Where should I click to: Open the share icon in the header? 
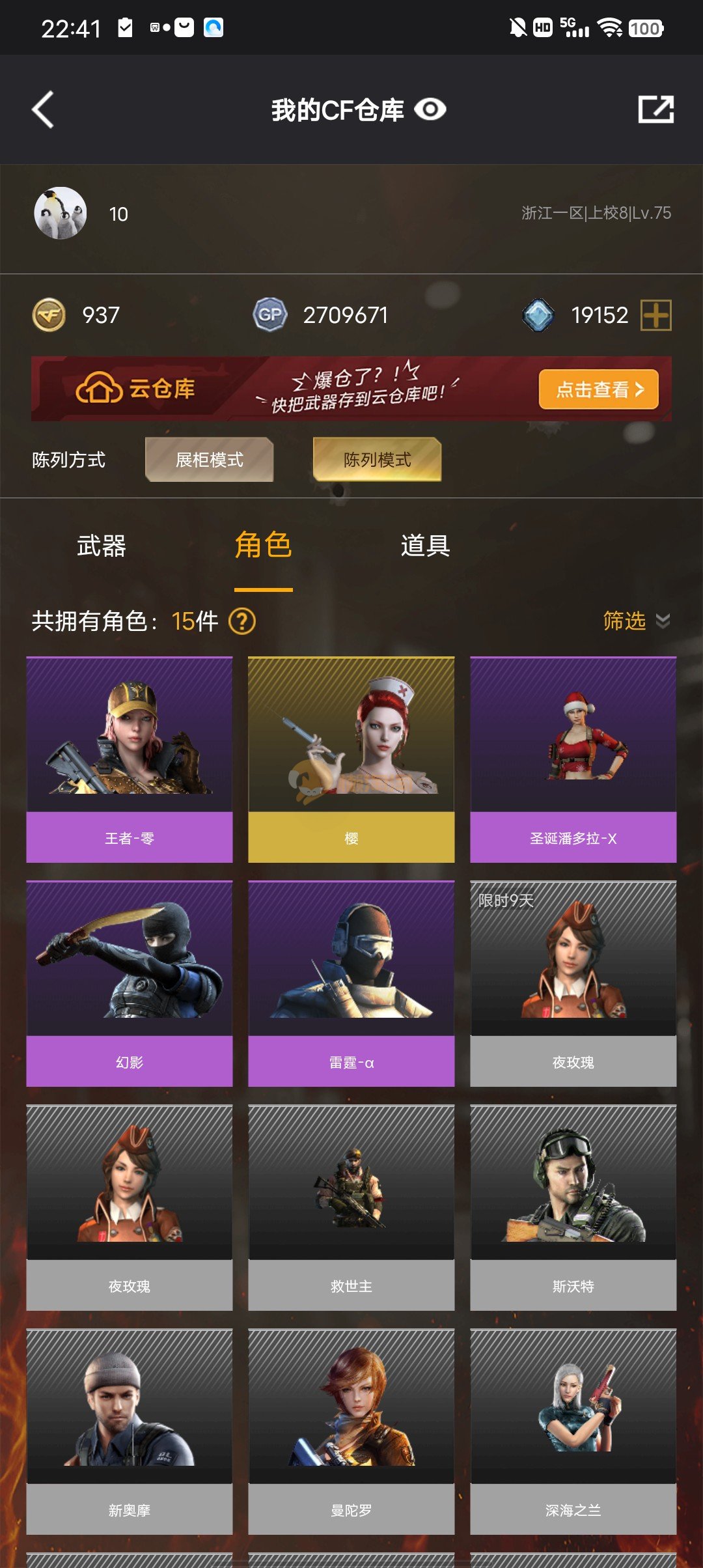(x=655, y=109)
